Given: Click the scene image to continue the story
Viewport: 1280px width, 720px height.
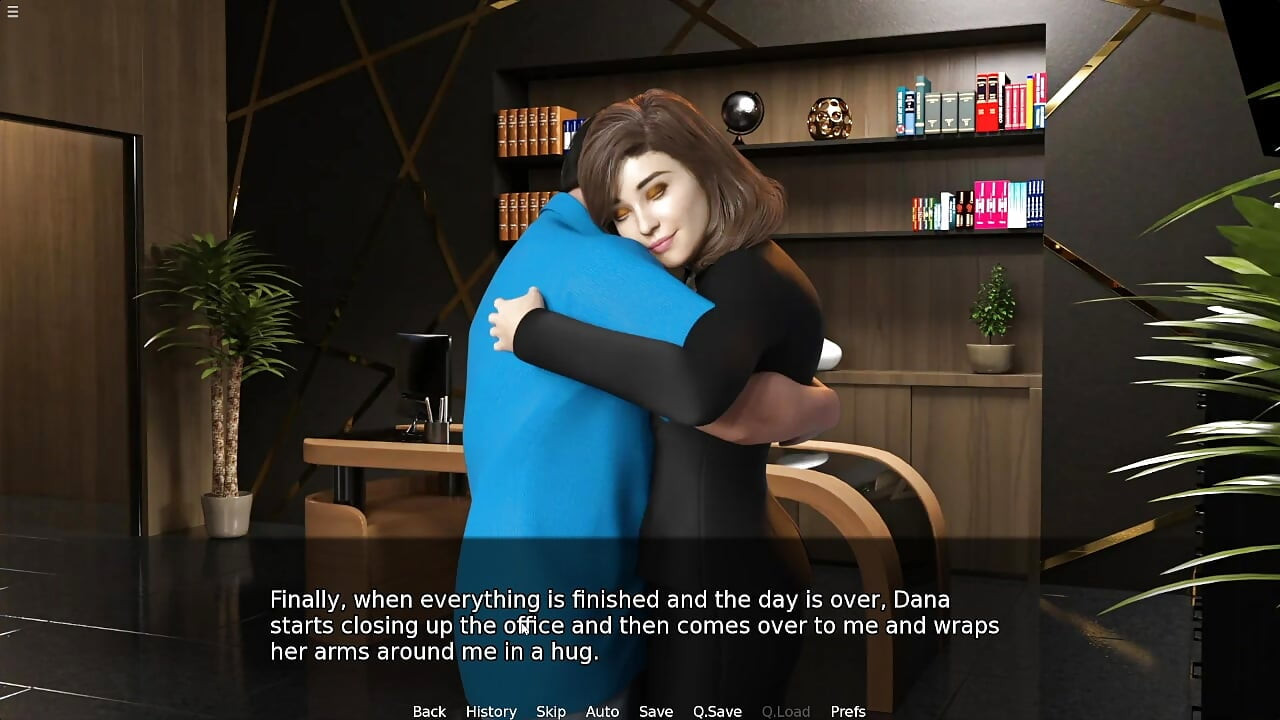Looking at the screenshot, I should pos(640,300).
